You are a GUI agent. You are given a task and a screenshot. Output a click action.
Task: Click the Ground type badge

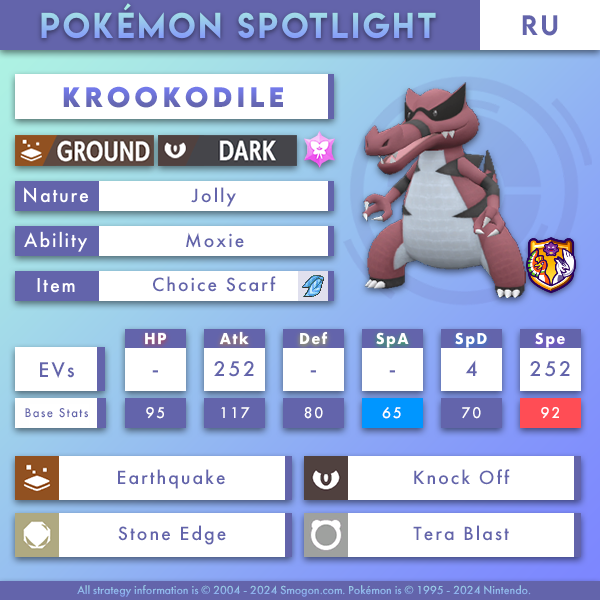pyautogui.click(x=85, y=151)
